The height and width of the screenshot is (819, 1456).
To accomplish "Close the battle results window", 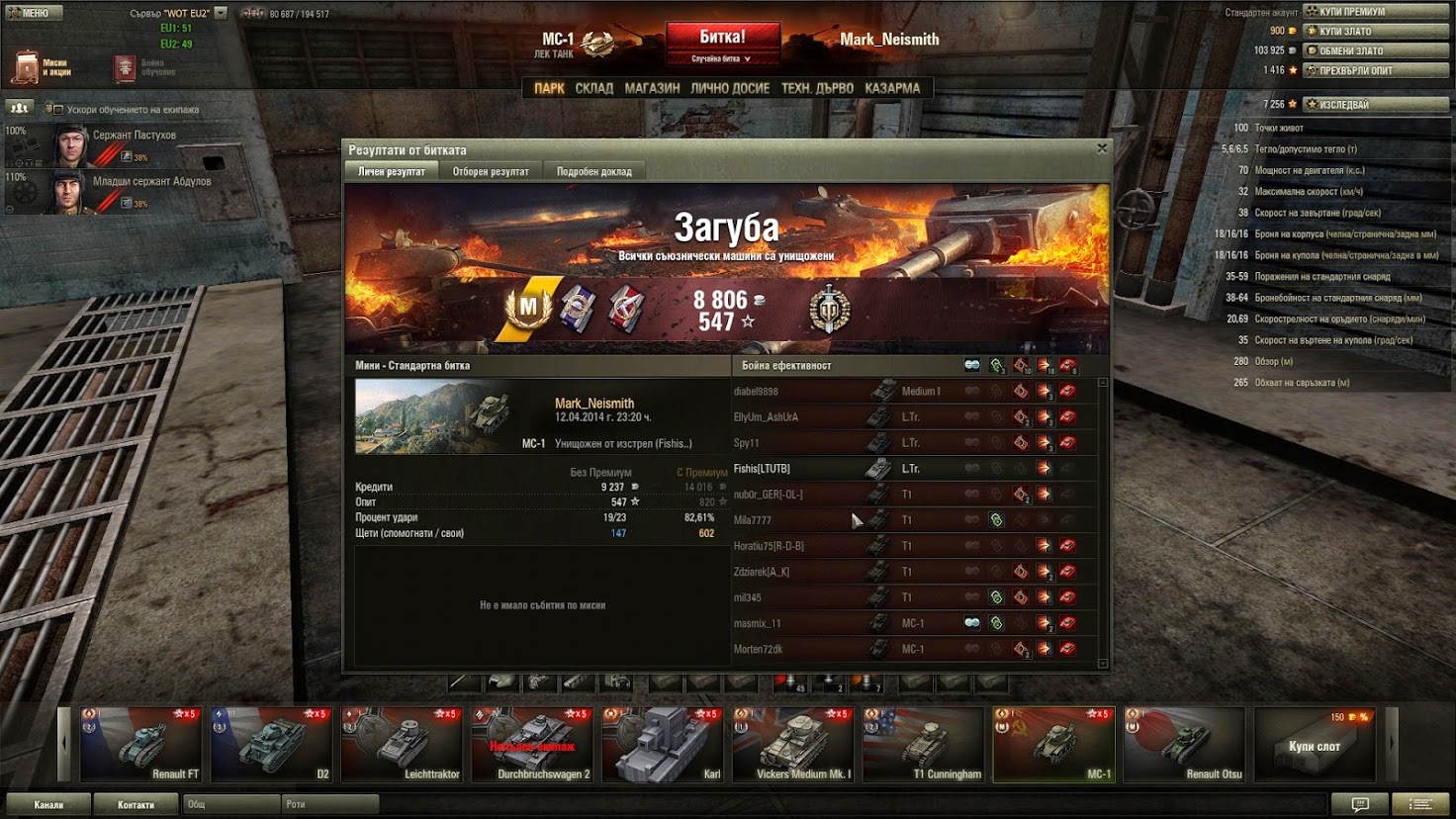I will [x=1102, y=148].
